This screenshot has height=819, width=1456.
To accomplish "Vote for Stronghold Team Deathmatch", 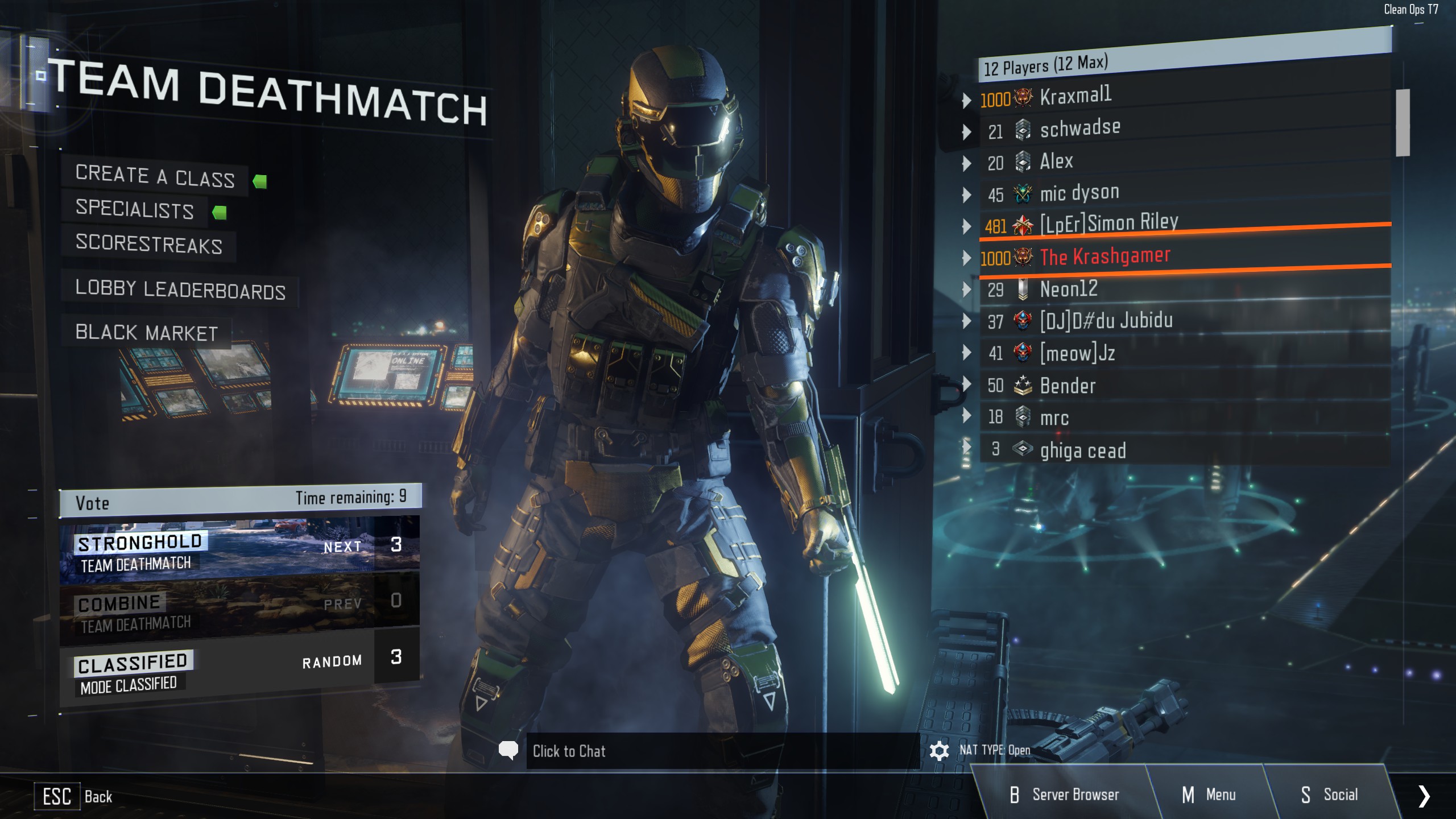I will [239, 551].
